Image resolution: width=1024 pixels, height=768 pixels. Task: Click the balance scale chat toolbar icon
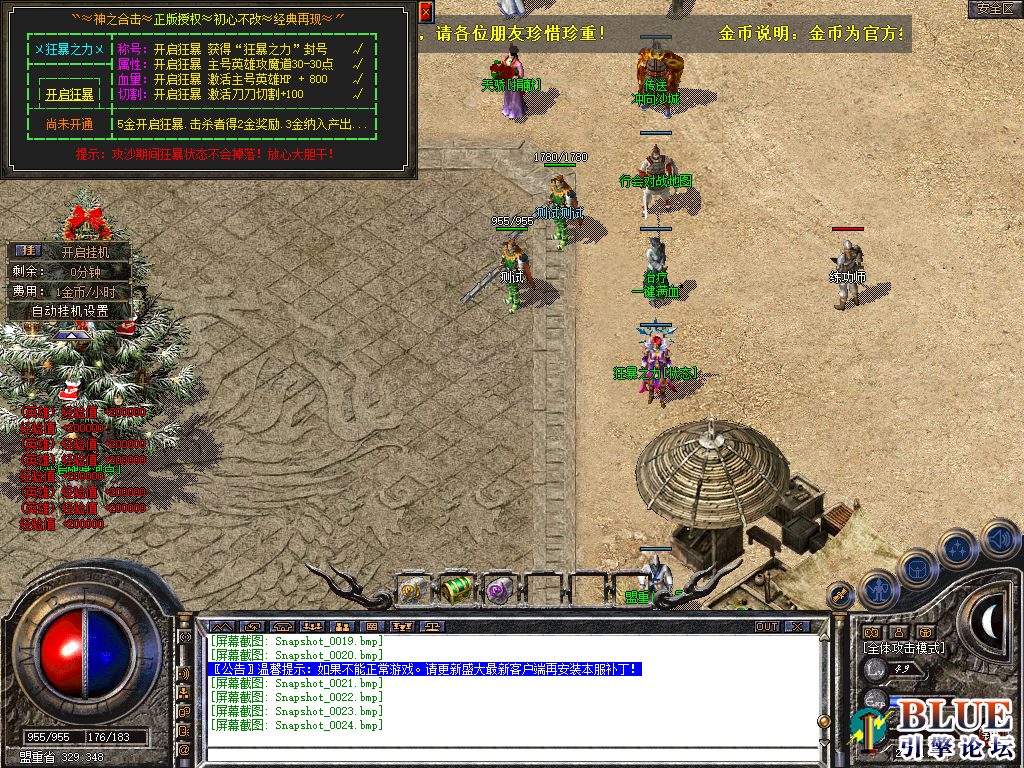coord(432,627)
